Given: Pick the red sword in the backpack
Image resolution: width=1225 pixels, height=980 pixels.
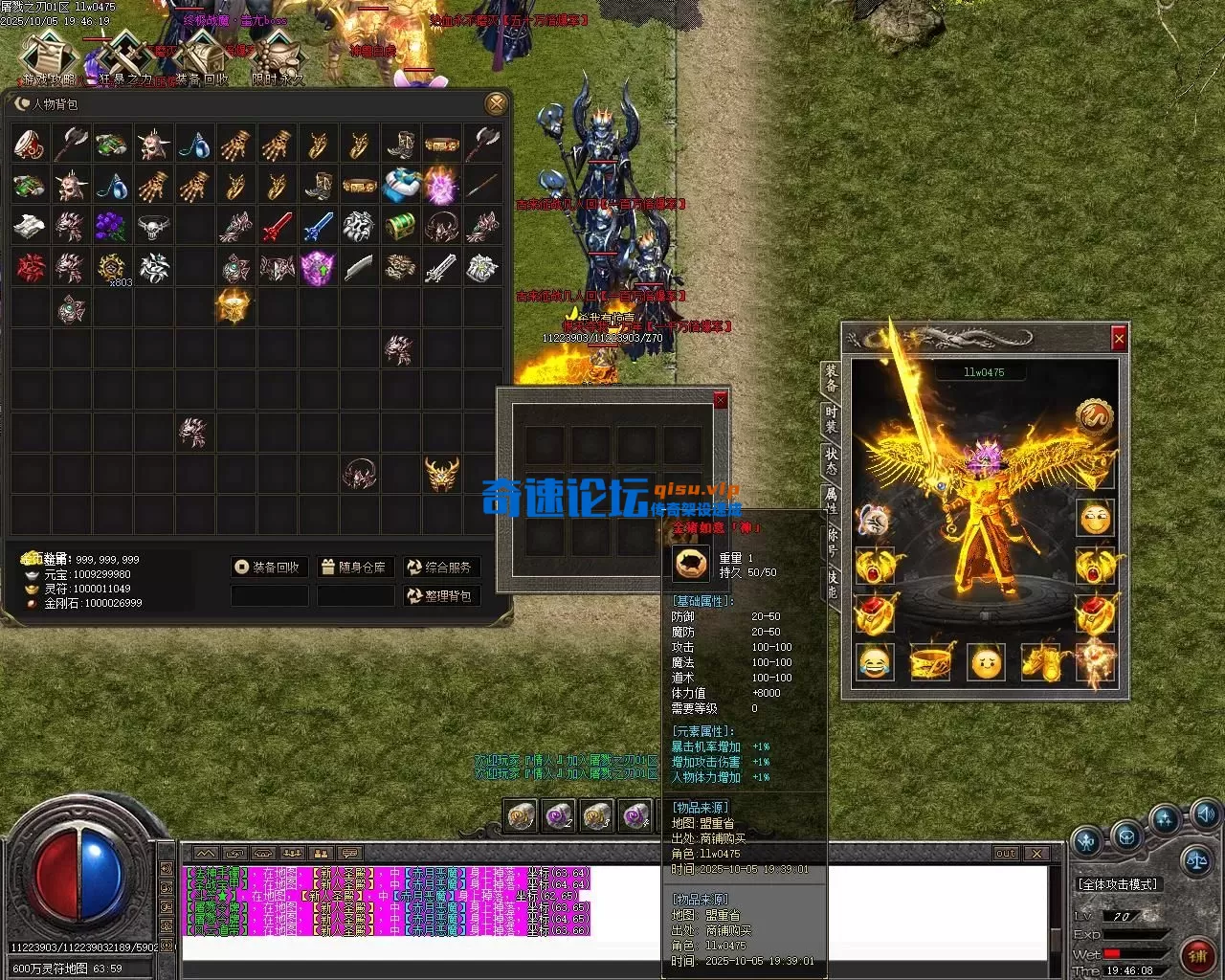Looking at the screenshot, I should 277,227.
